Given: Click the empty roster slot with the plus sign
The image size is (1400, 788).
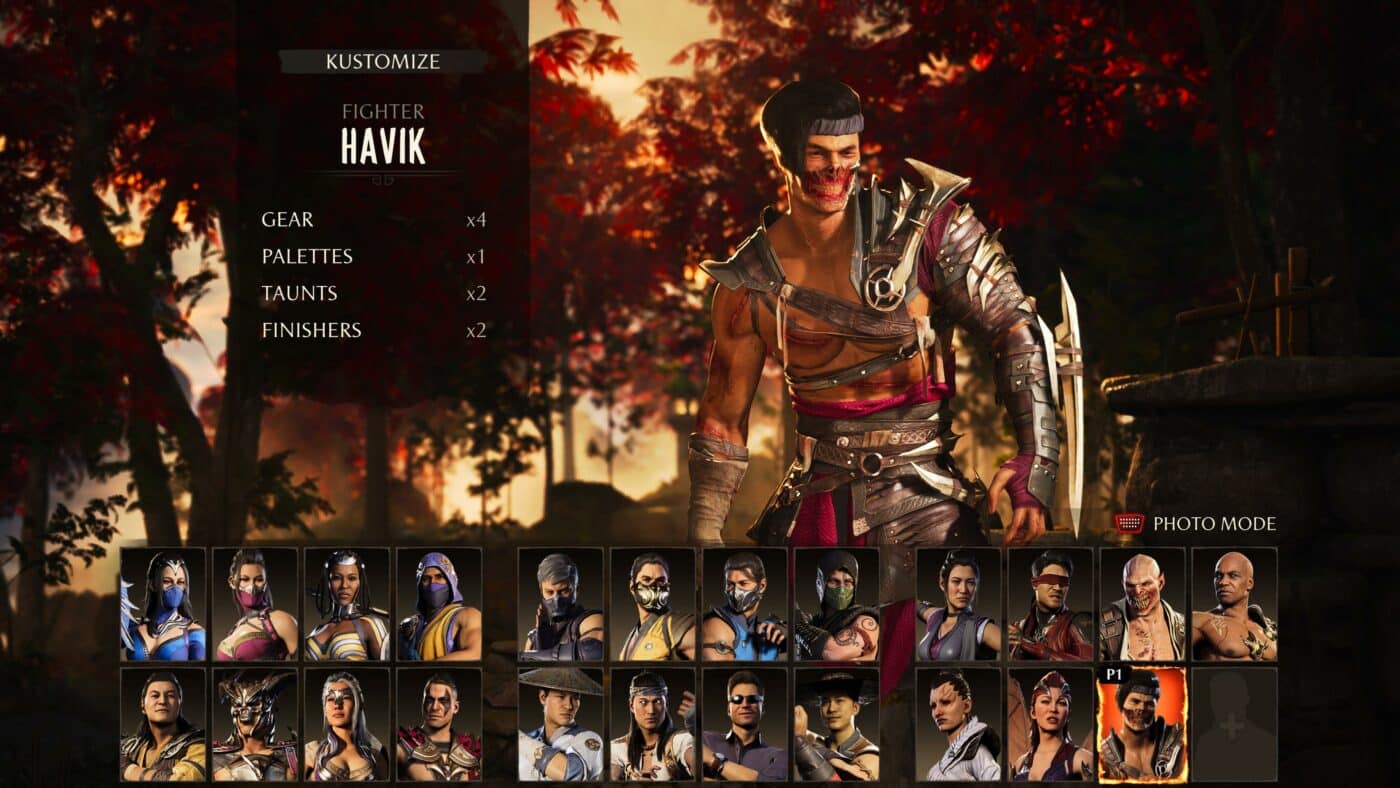Looking at the screenshot, I should point(1232,725).
